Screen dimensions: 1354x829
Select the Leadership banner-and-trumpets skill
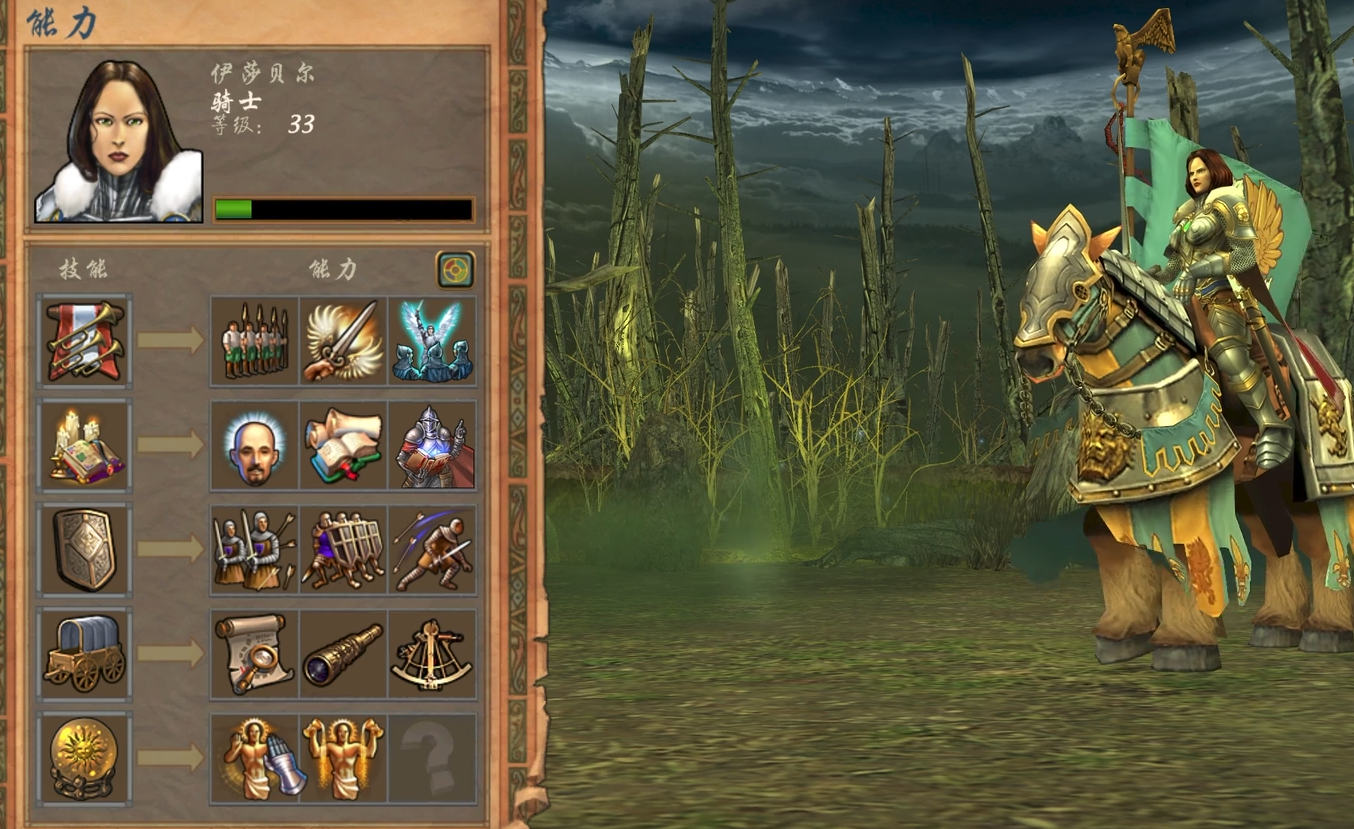(84, 340)
